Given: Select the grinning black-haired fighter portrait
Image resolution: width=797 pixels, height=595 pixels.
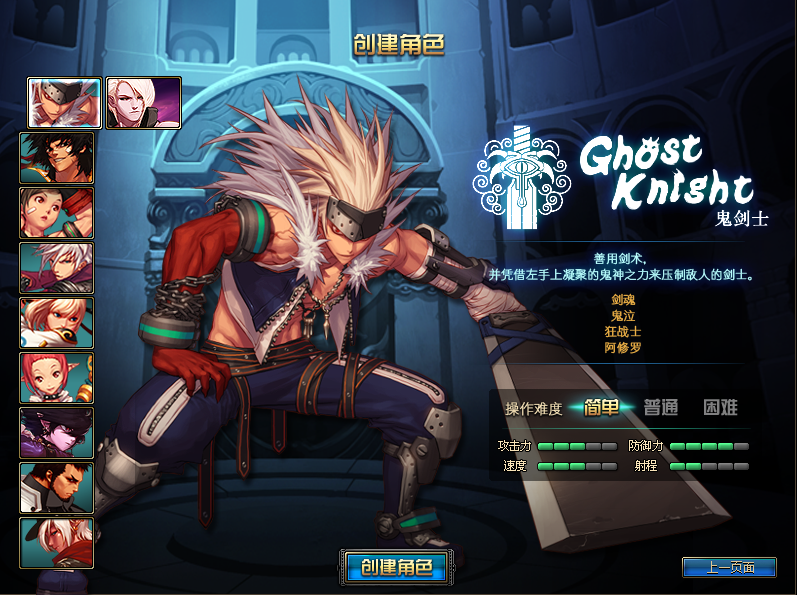Looking at the screenshot, I should [x=57, y=157].
